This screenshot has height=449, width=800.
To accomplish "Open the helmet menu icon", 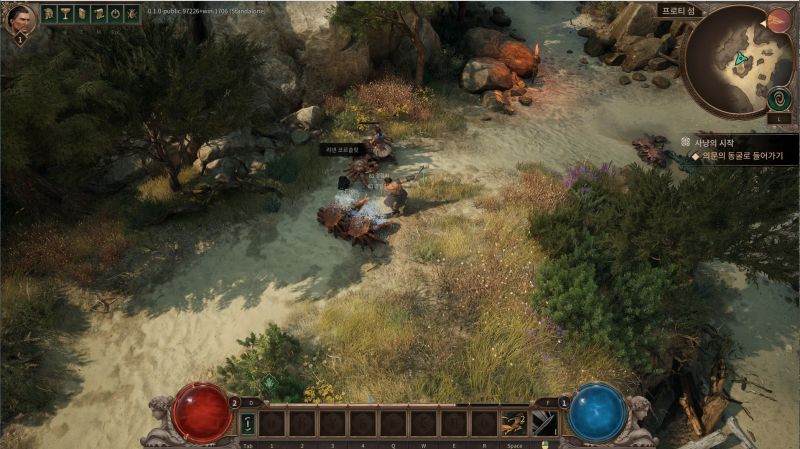I will 48,14.
